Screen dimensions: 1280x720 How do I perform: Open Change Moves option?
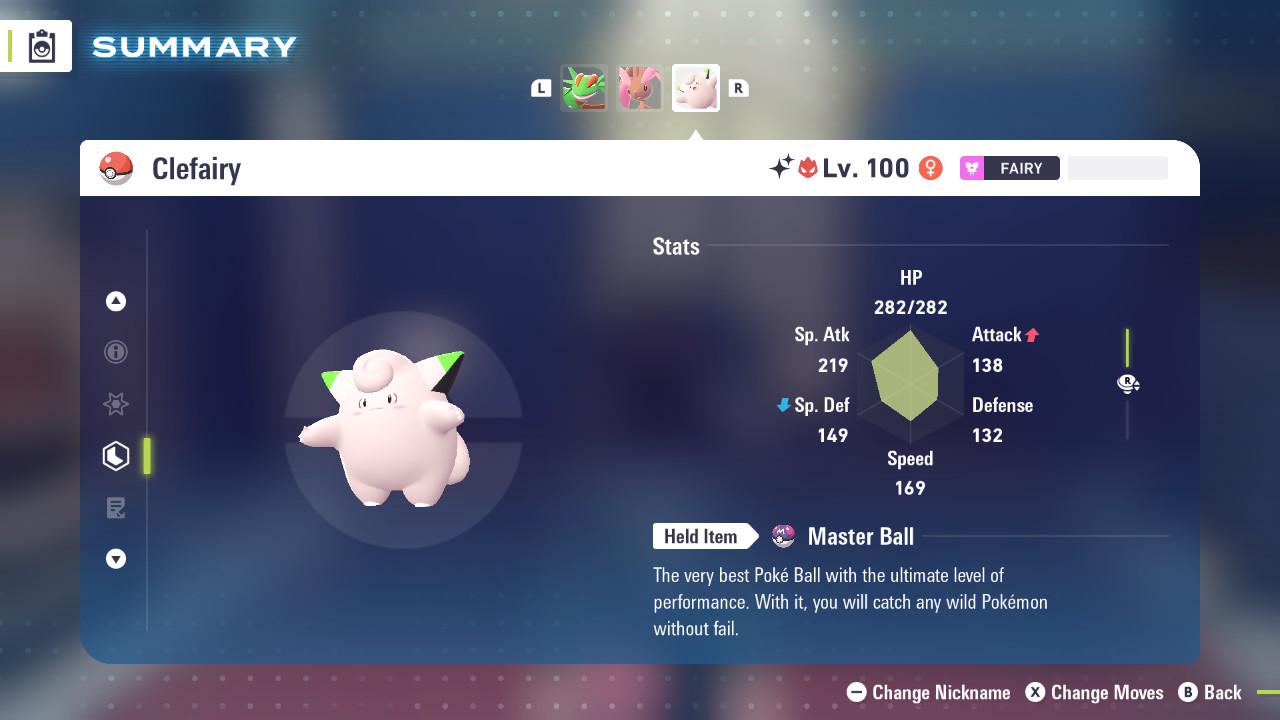tap(1095, 692)
